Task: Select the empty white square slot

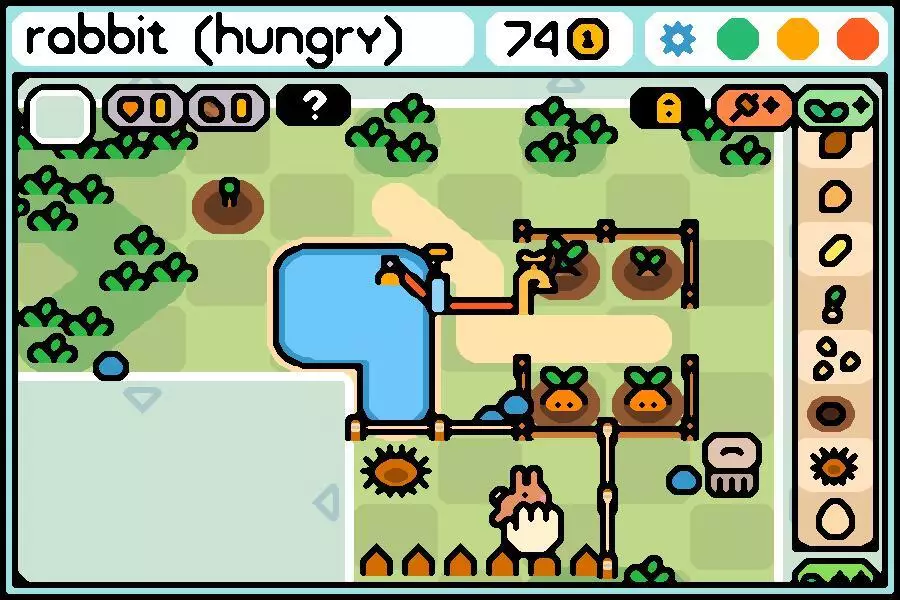Action: [59, 115]
